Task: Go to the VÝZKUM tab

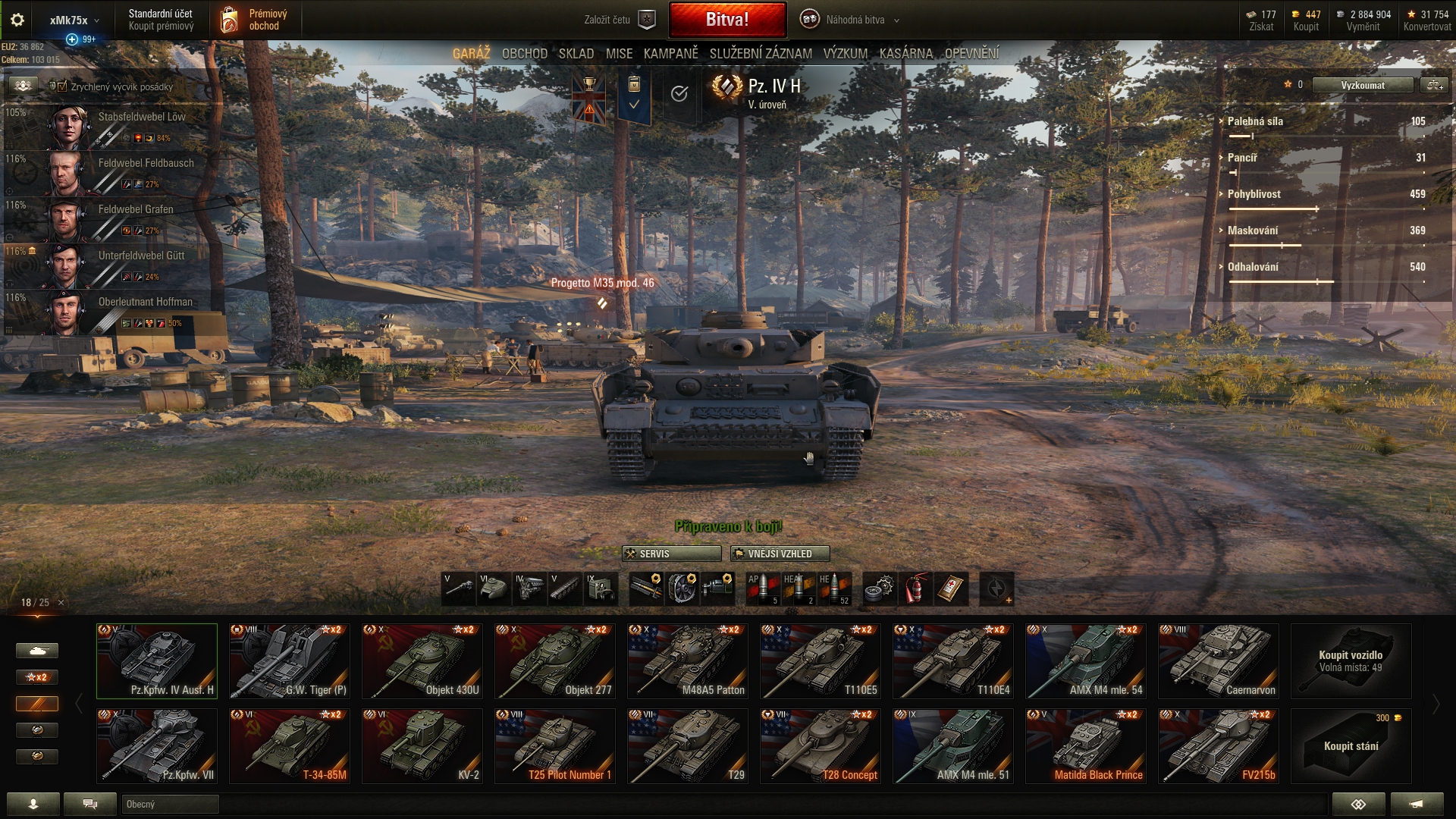Action: click(845, 54)
